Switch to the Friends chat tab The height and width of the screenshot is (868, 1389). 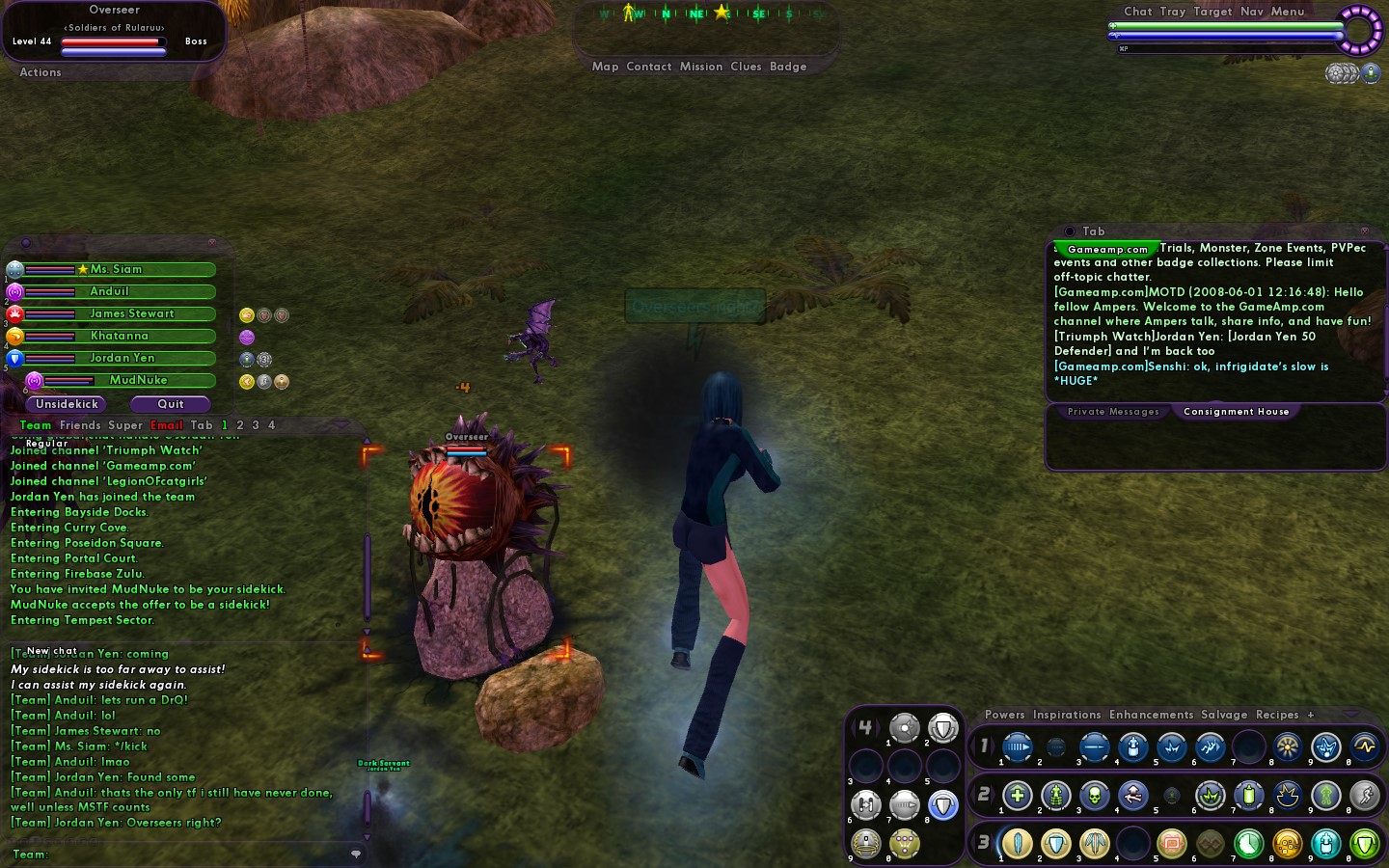coord(80,425)
